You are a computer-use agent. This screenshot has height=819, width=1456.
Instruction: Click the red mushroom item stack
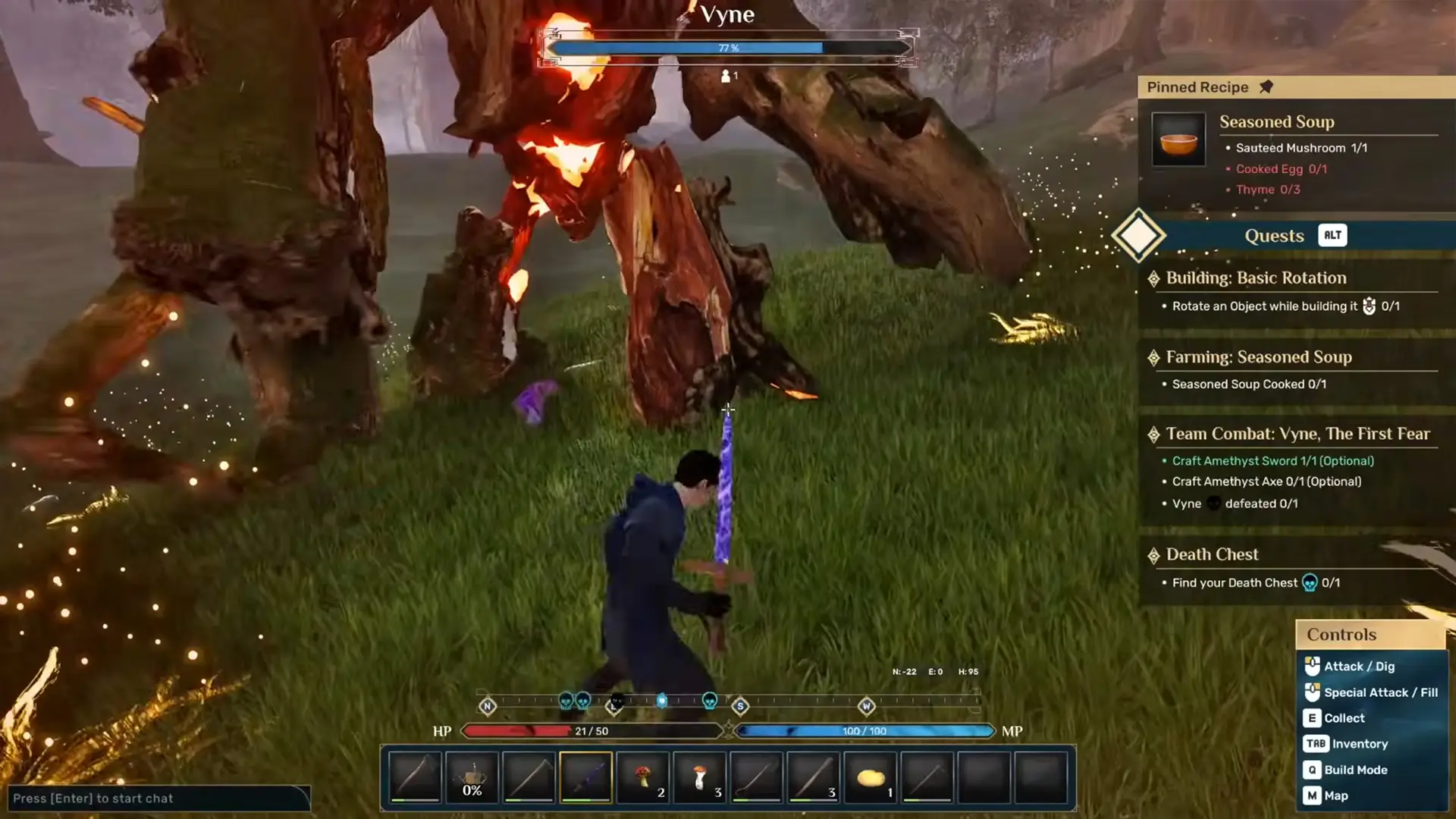pyautogui.click(x=643, y=777)
